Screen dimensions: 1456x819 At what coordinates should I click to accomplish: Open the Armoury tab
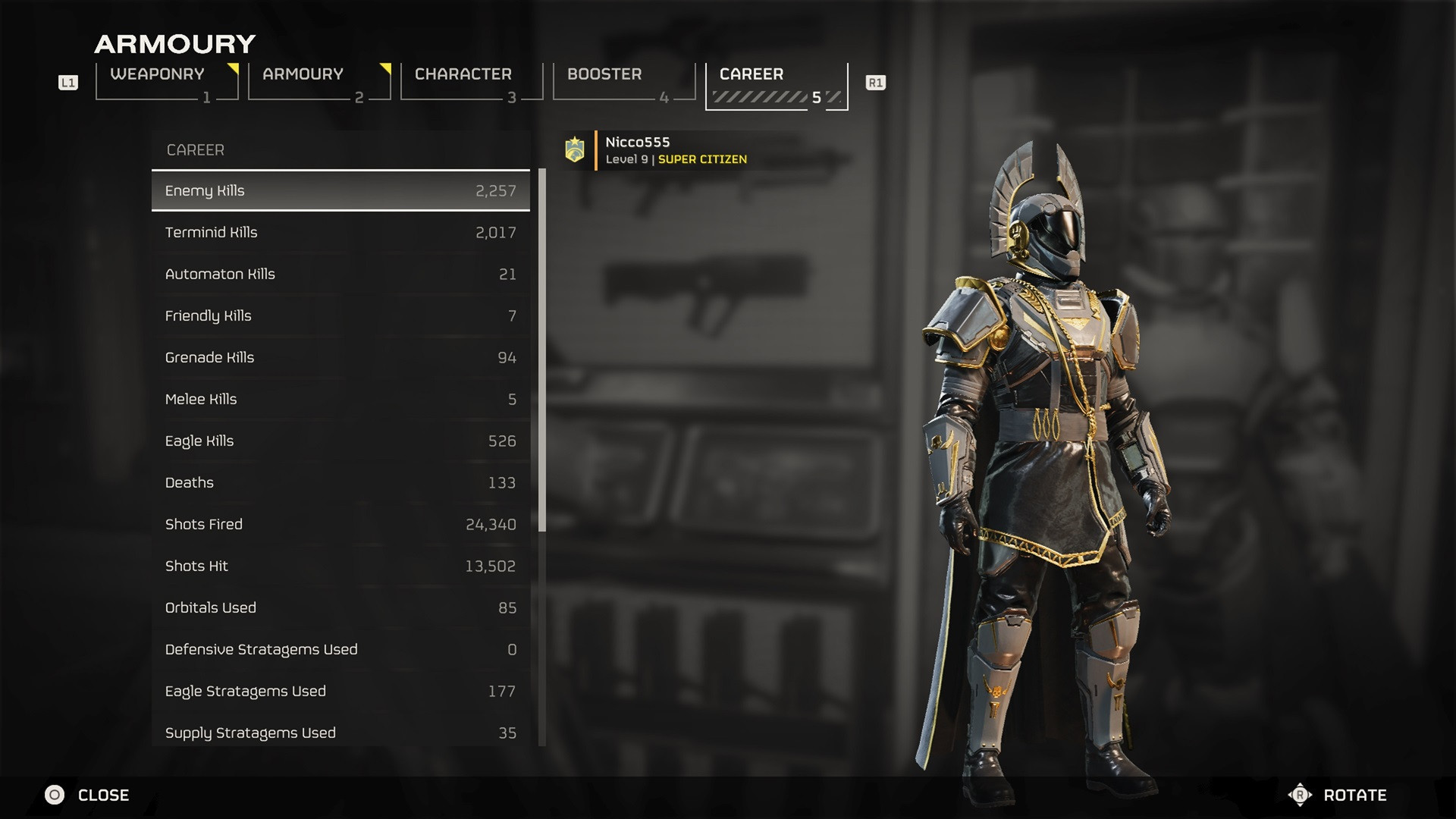pyautogui.click(x=318, y=81)
